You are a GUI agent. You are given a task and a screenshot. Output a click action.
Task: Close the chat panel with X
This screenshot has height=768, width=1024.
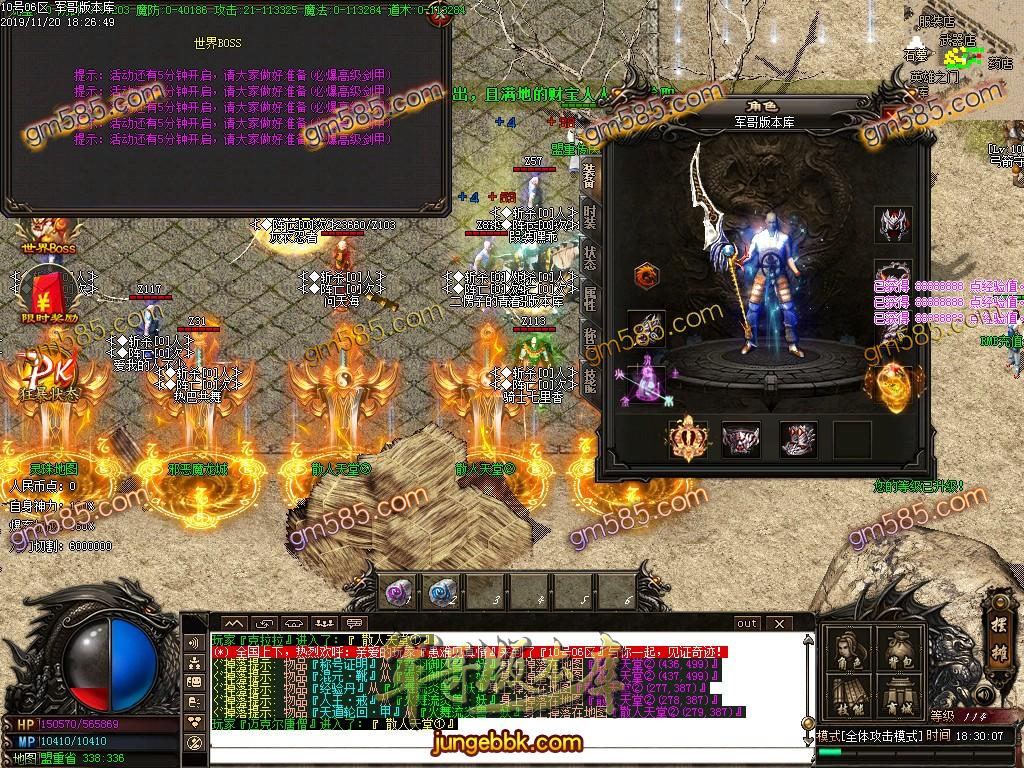778,624
